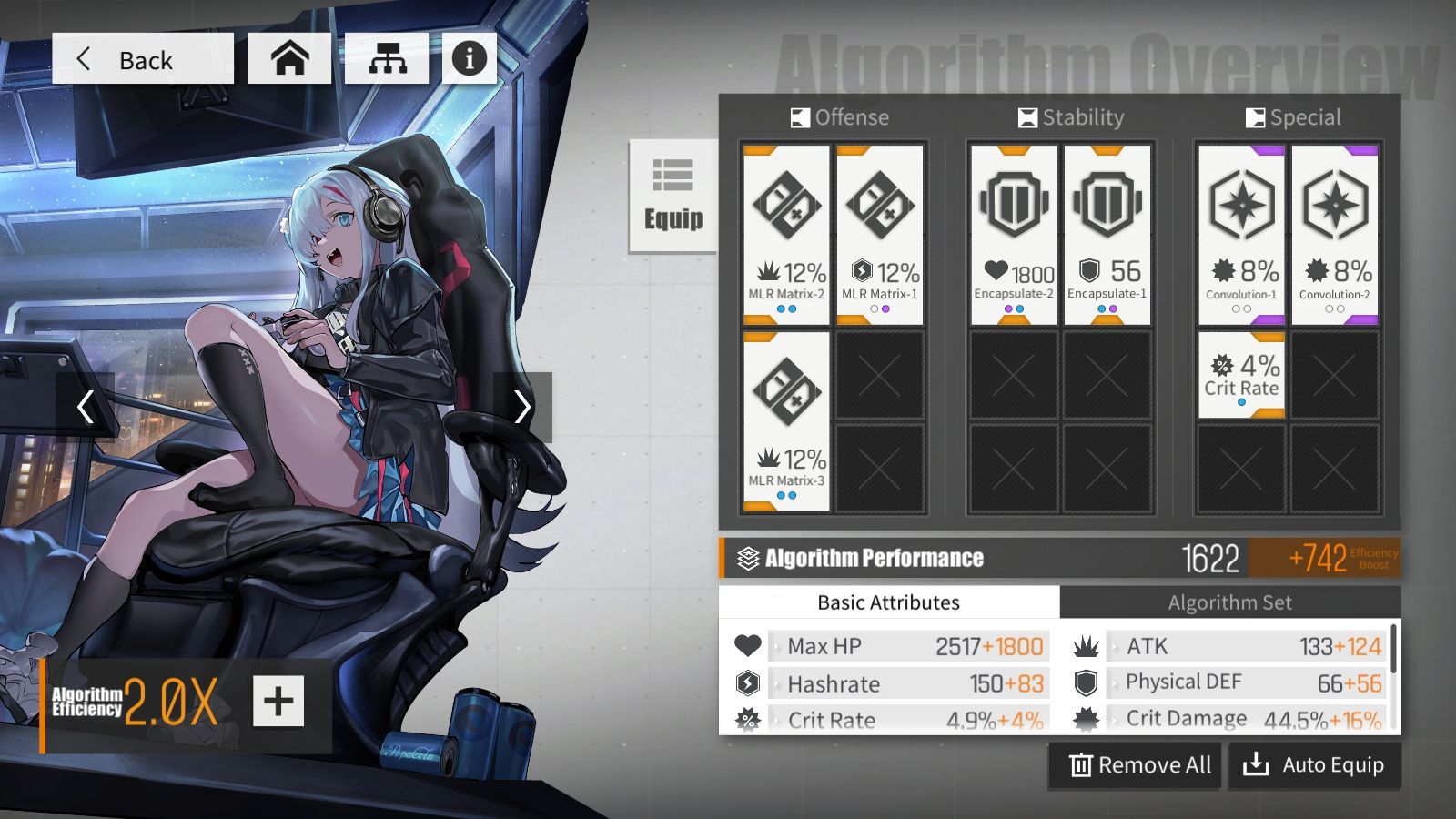Open the home screen via house icon

point(289,59)
